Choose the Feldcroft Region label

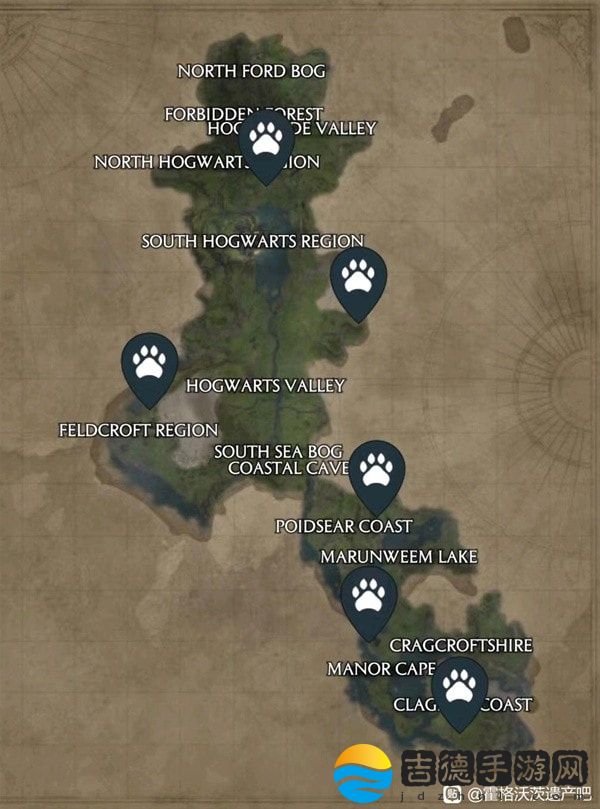coord(138,430)
